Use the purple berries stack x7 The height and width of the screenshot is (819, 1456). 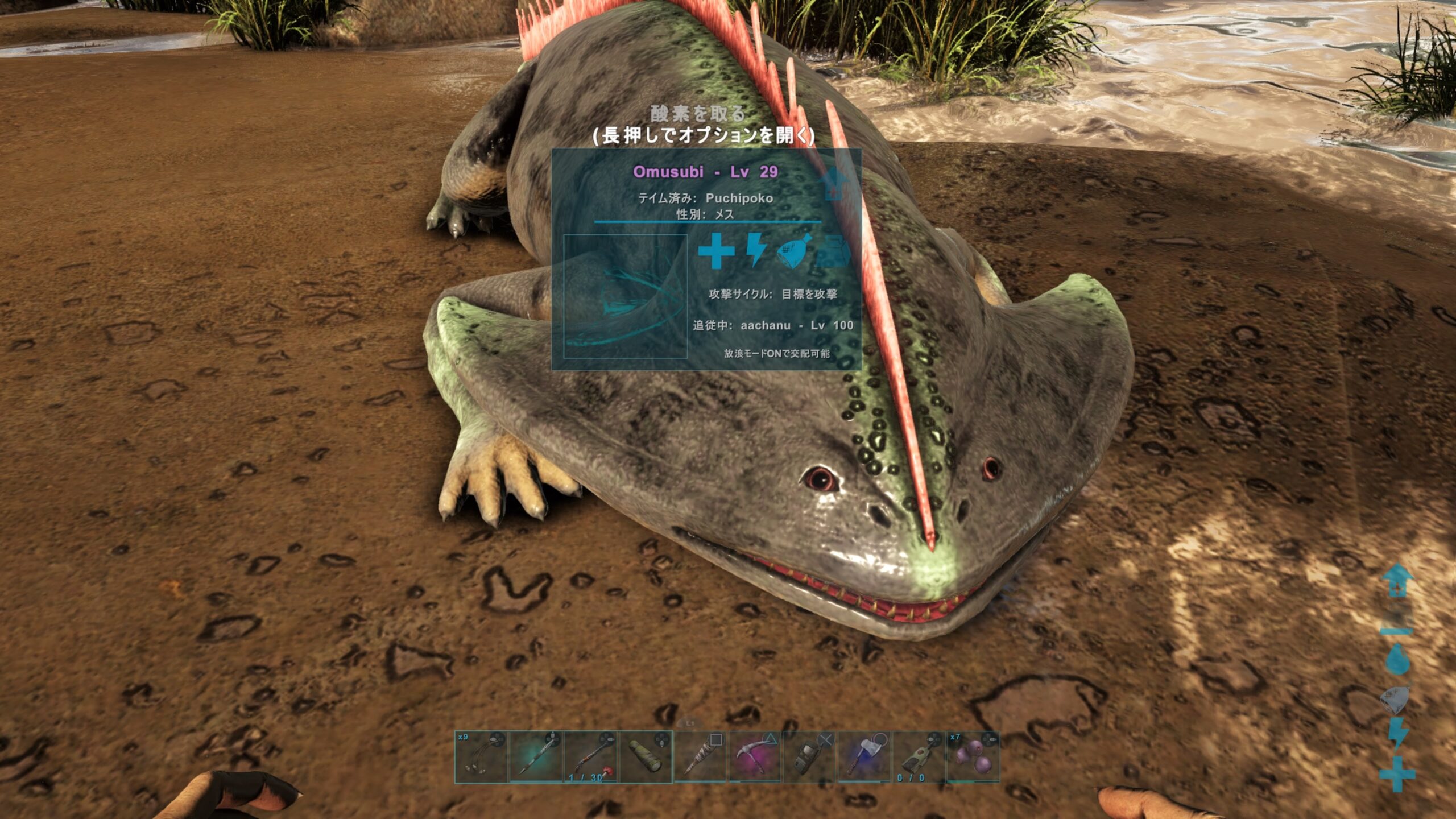coord(973,757)
